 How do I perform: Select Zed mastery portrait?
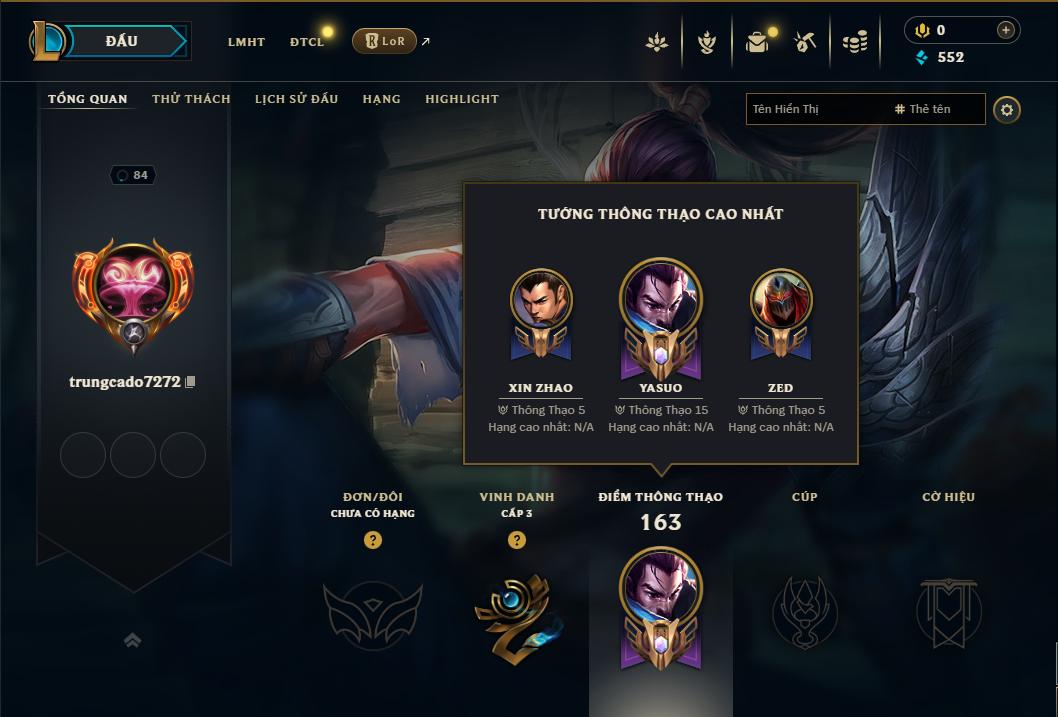[781, 300]
